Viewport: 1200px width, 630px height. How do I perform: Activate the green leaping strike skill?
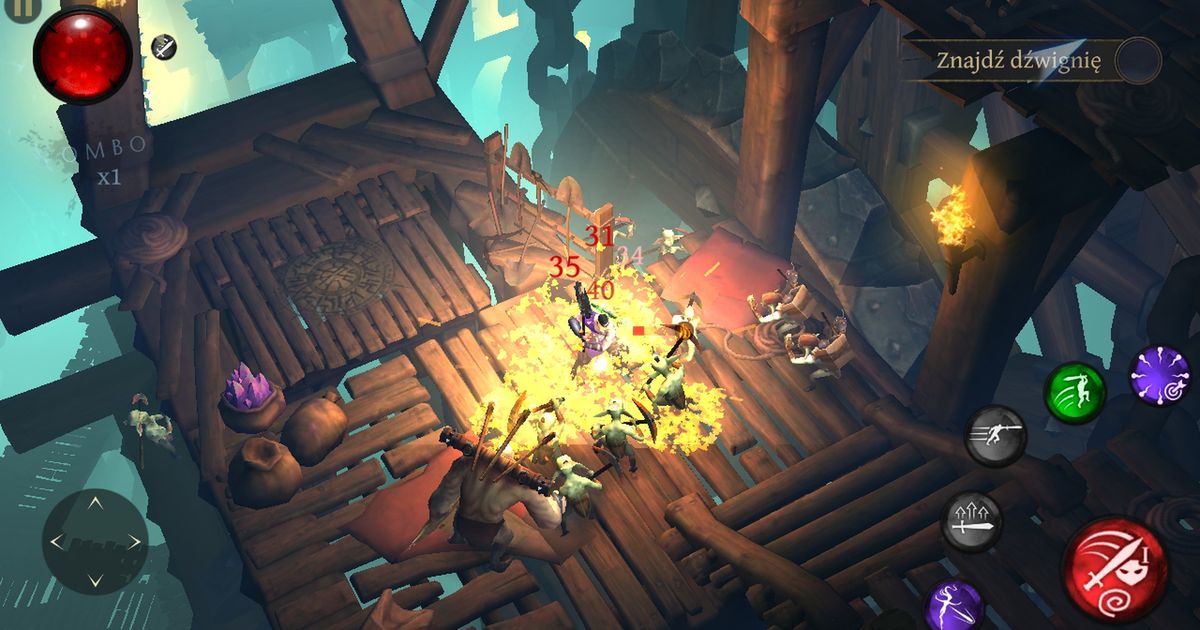1075,392
